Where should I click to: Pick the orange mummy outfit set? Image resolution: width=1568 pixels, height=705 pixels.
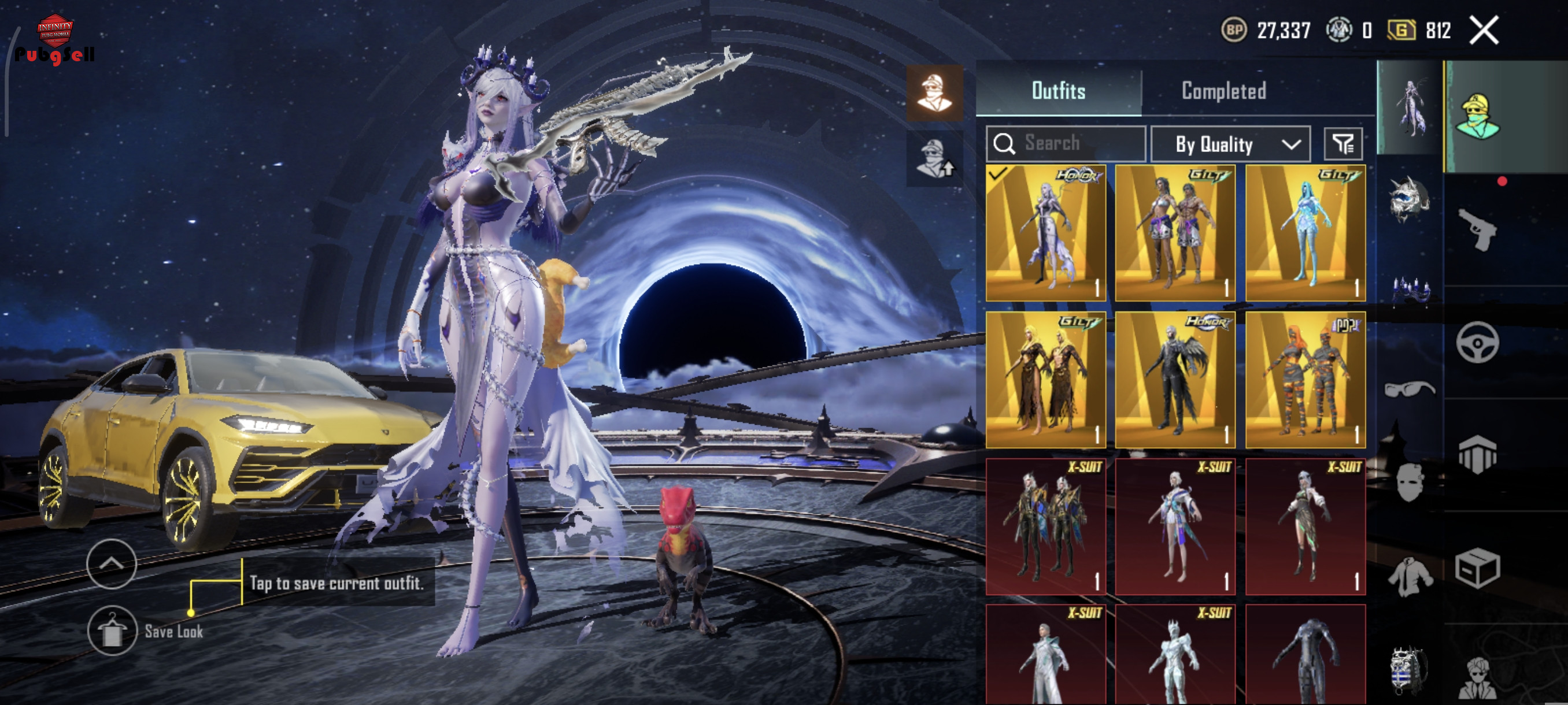point(1305,380)
